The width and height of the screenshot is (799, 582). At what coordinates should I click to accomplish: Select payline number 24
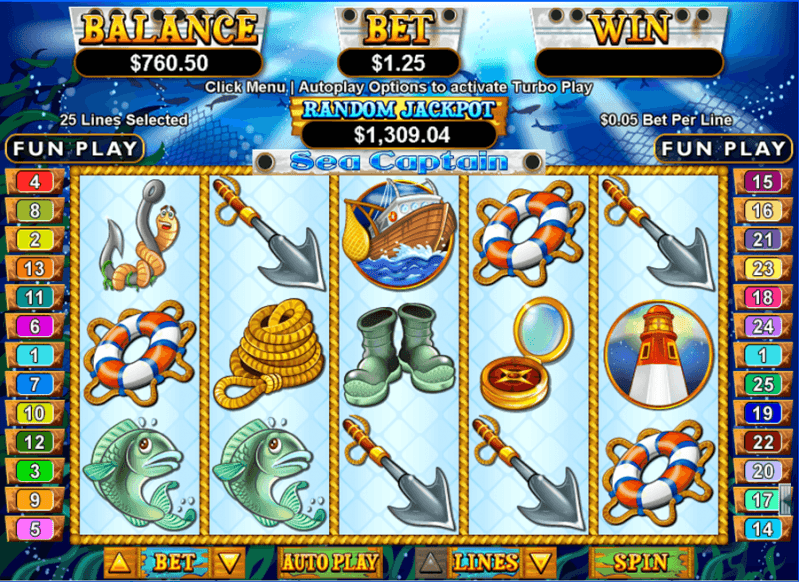[x=763, y=326]
